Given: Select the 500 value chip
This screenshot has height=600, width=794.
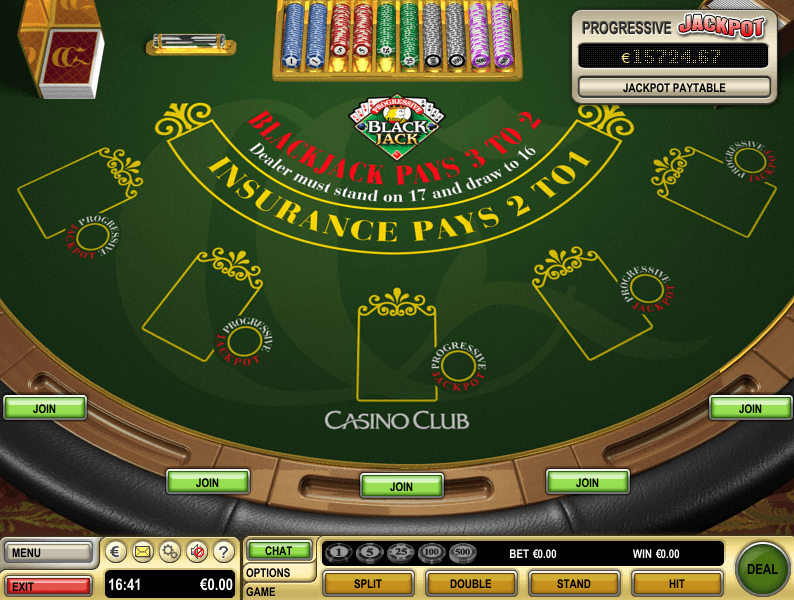Looking at the screenshot, I should (x=463, y=553).
